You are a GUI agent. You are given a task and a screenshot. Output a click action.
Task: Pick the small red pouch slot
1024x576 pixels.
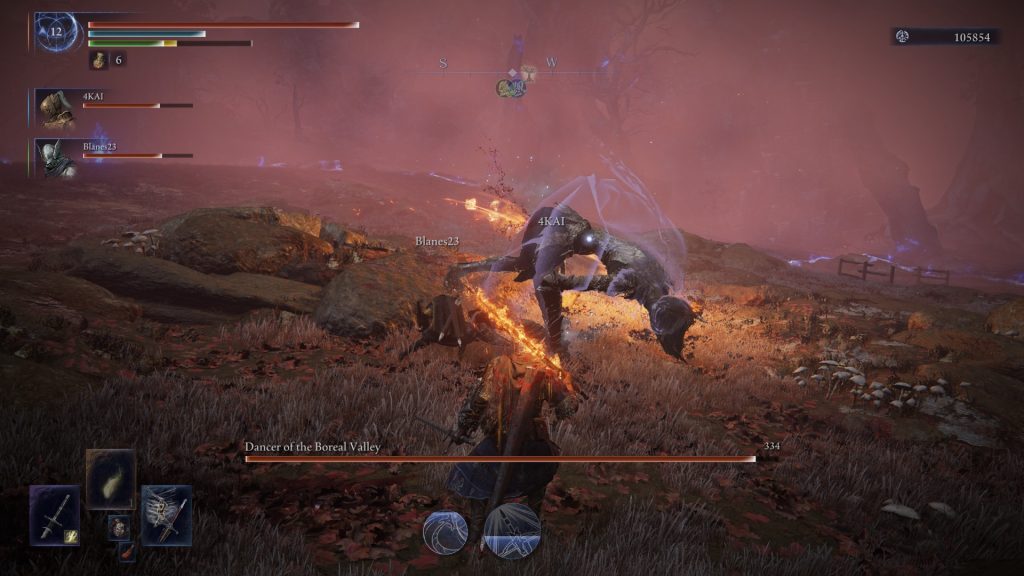click(127, 550)
